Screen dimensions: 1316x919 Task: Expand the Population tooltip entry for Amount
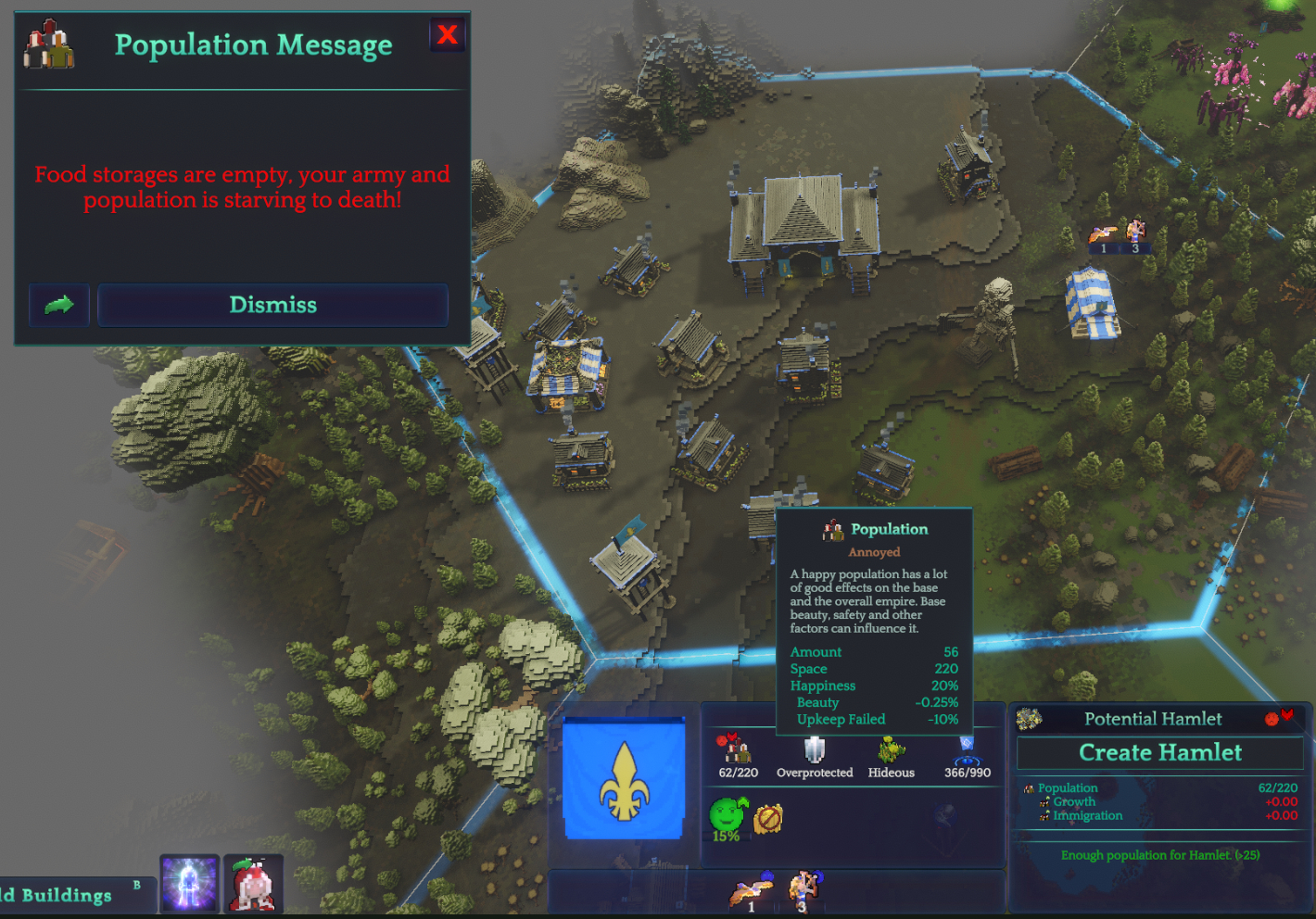816,651
